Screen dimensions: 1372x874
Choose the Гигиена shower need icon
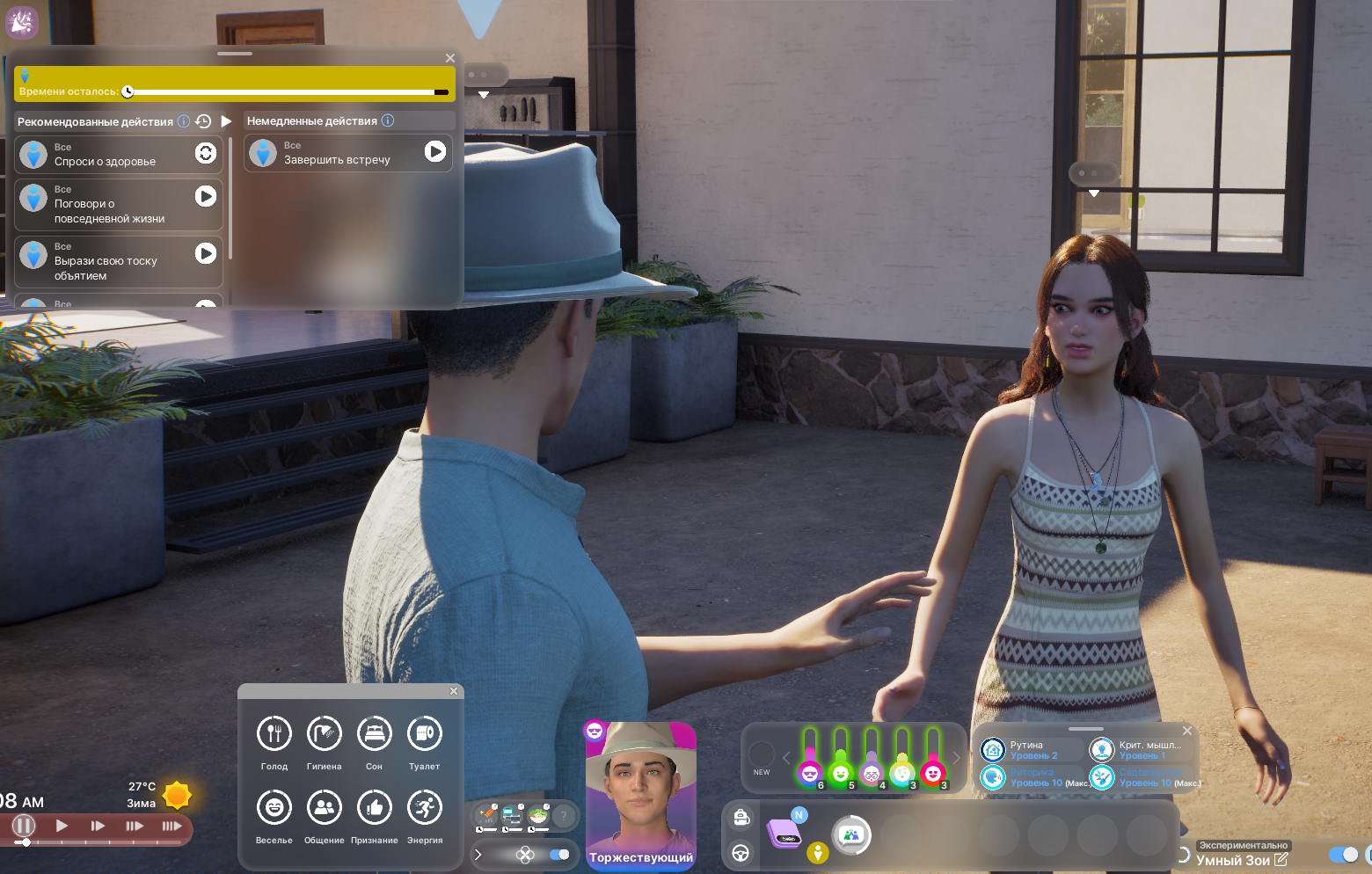pos(325,733)
